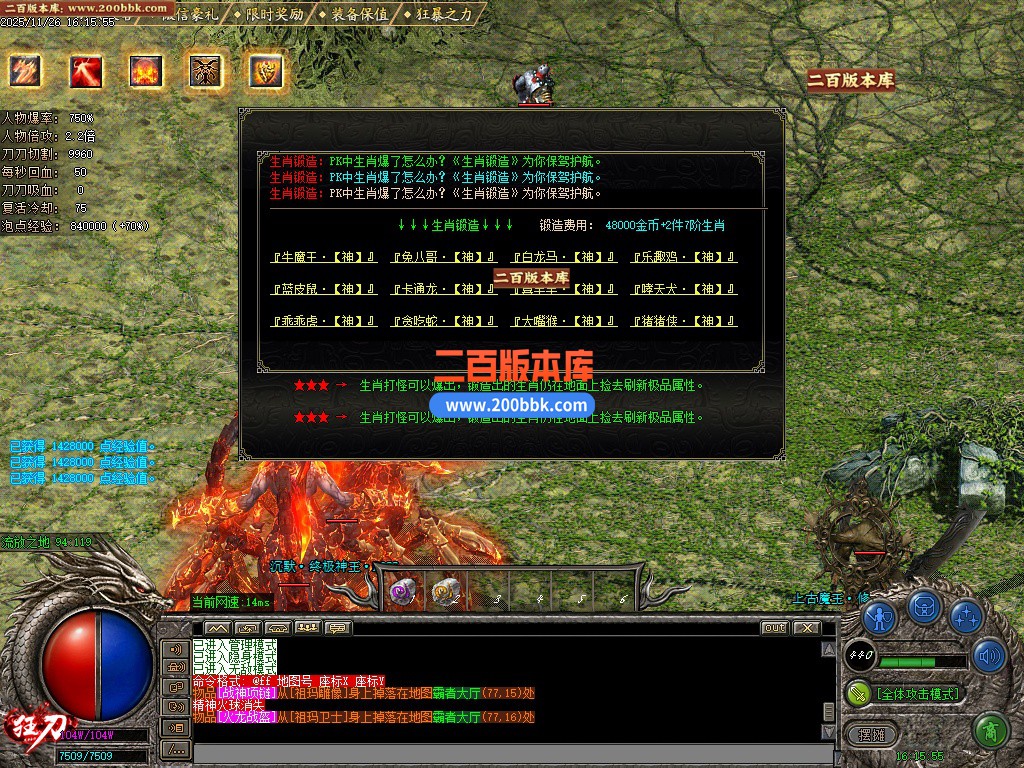Click the 大嘴猴·【神】 forging link

pyautogui.click(x=564, y=321)
